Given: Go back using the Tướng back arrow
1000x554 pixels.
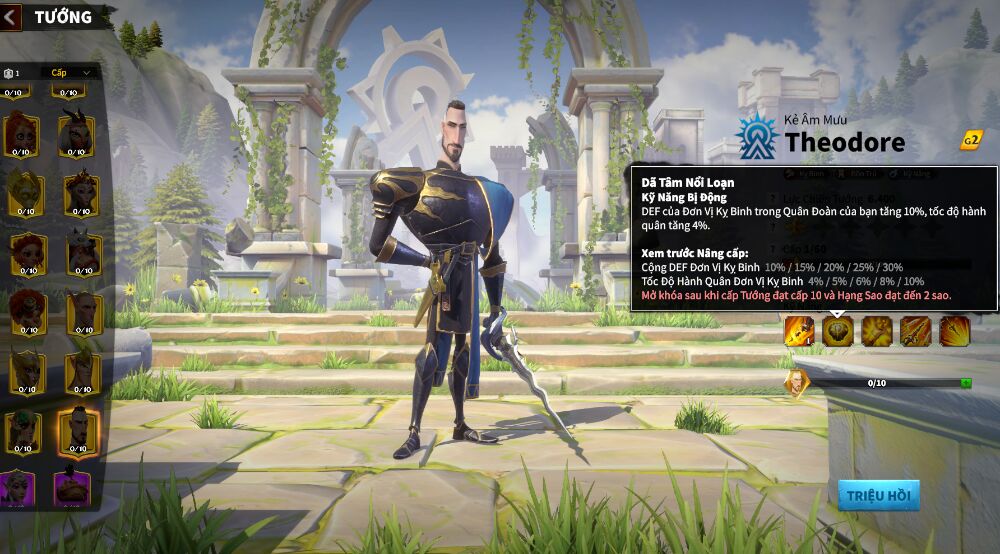Looking at the screenshot, I should click(11, 17).
